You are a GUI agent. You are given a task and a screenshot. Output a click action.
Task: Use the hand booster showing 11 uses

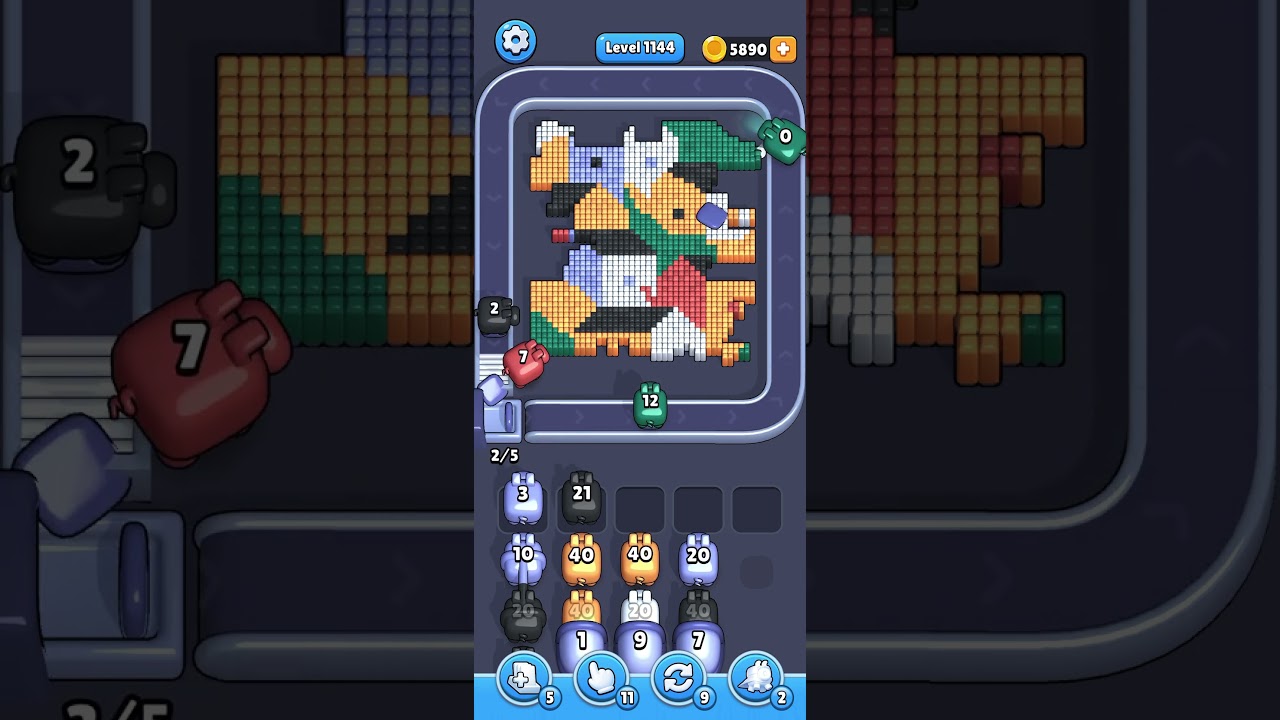pos(602,679)
